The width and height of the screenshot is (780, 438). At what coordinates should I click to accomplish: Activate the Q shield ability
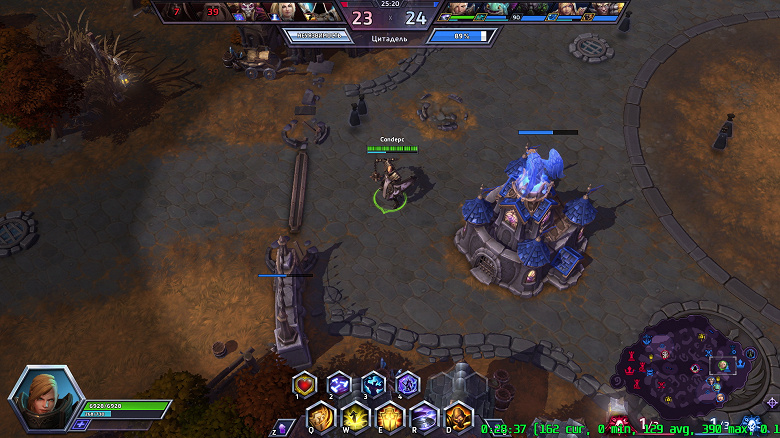[x=321, y=415]
